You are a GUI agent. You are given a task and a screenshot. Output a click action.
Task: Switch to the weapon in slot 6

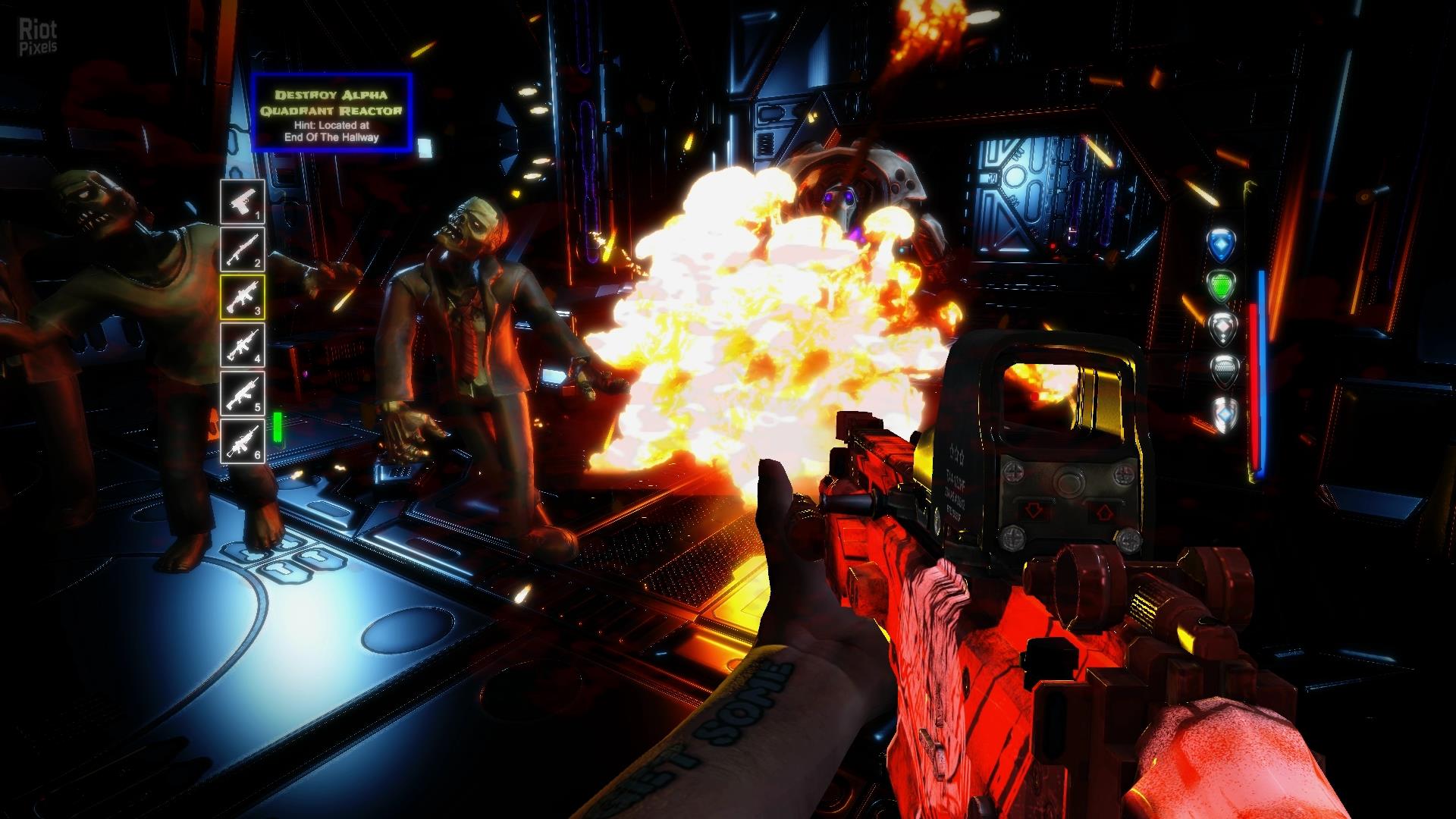click(x=243, y=441)
